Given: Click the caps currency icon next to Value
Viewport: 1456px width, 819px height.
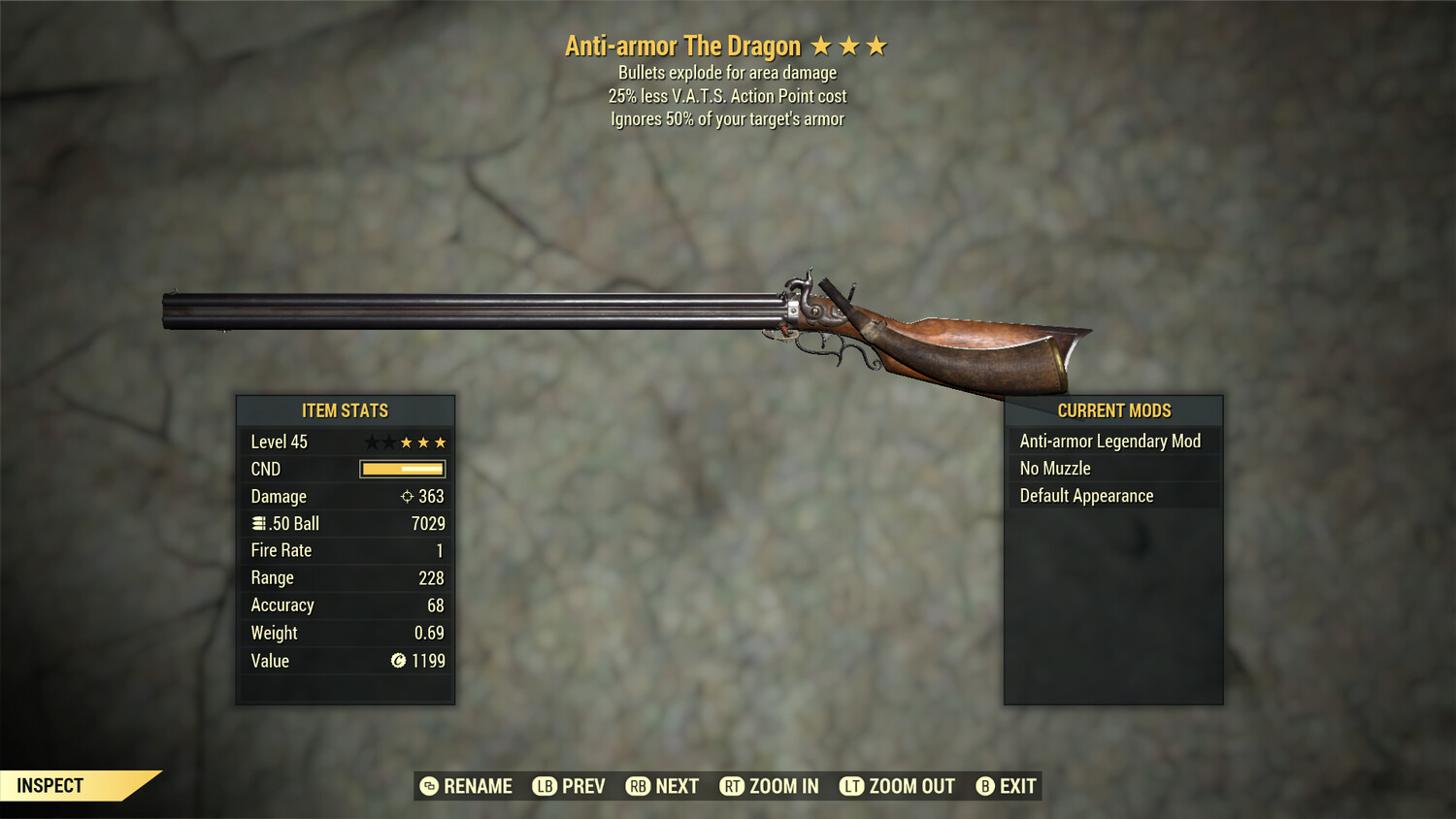Looking at the screenshot, I should (397, 661).
